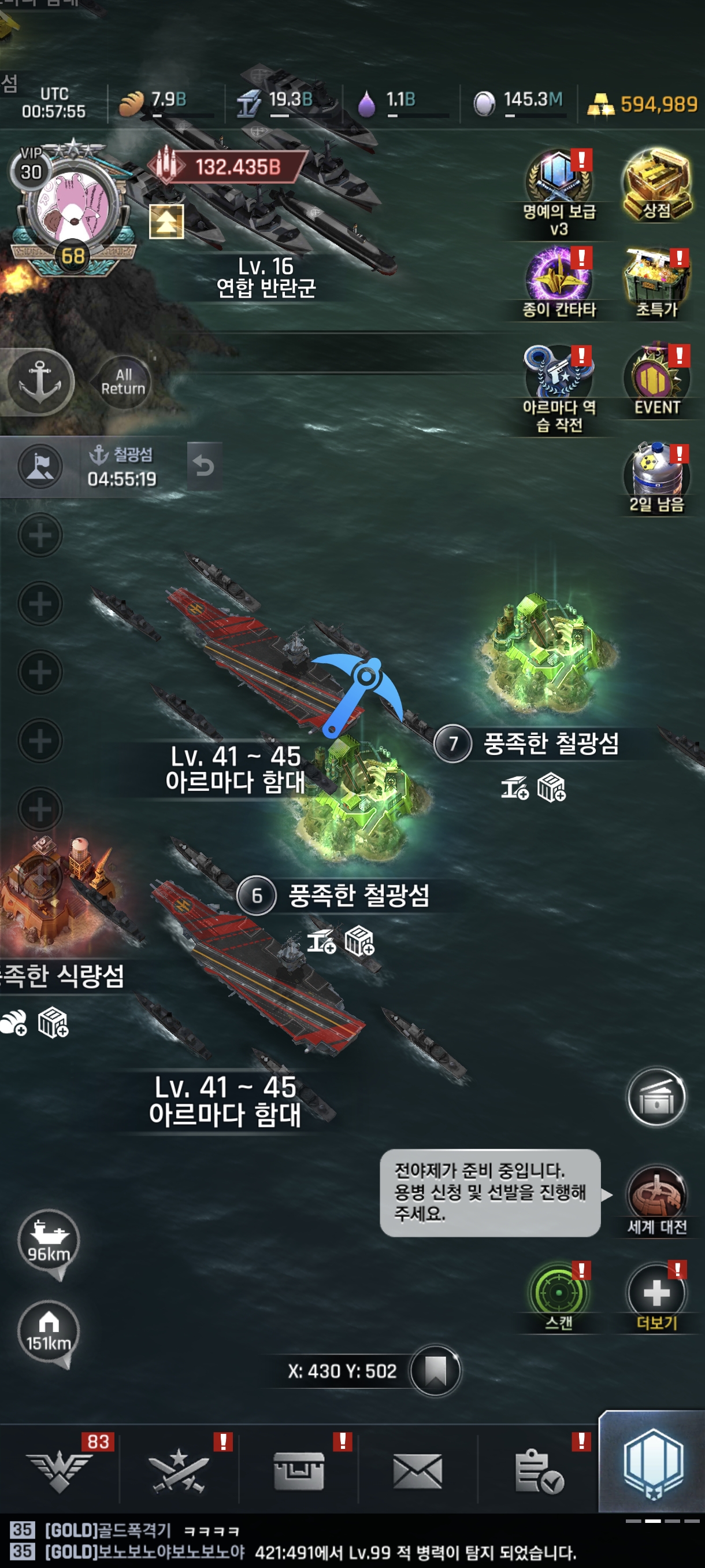Expand the 더보기 more menu
Viewport: 705px width, 1568px height.
(x=656, y=1293)
